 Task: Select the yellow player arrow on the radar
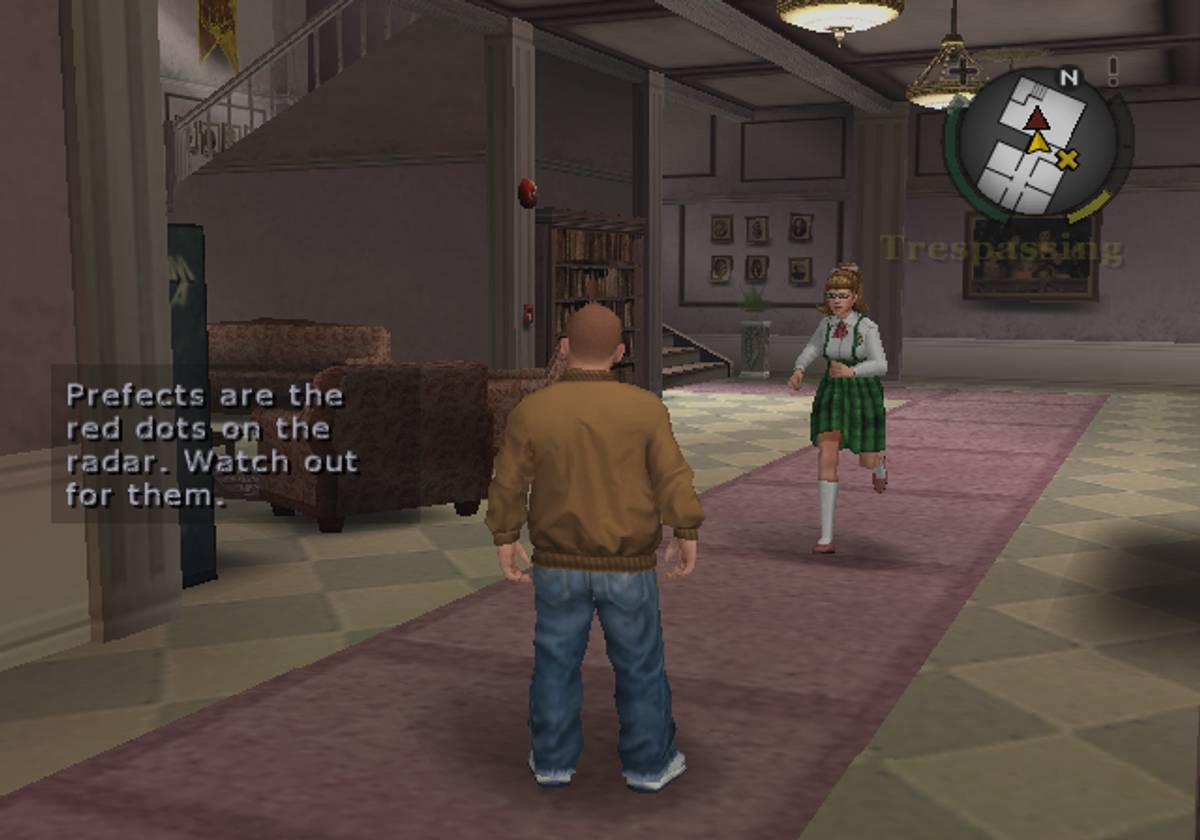tap(1039, 144)
